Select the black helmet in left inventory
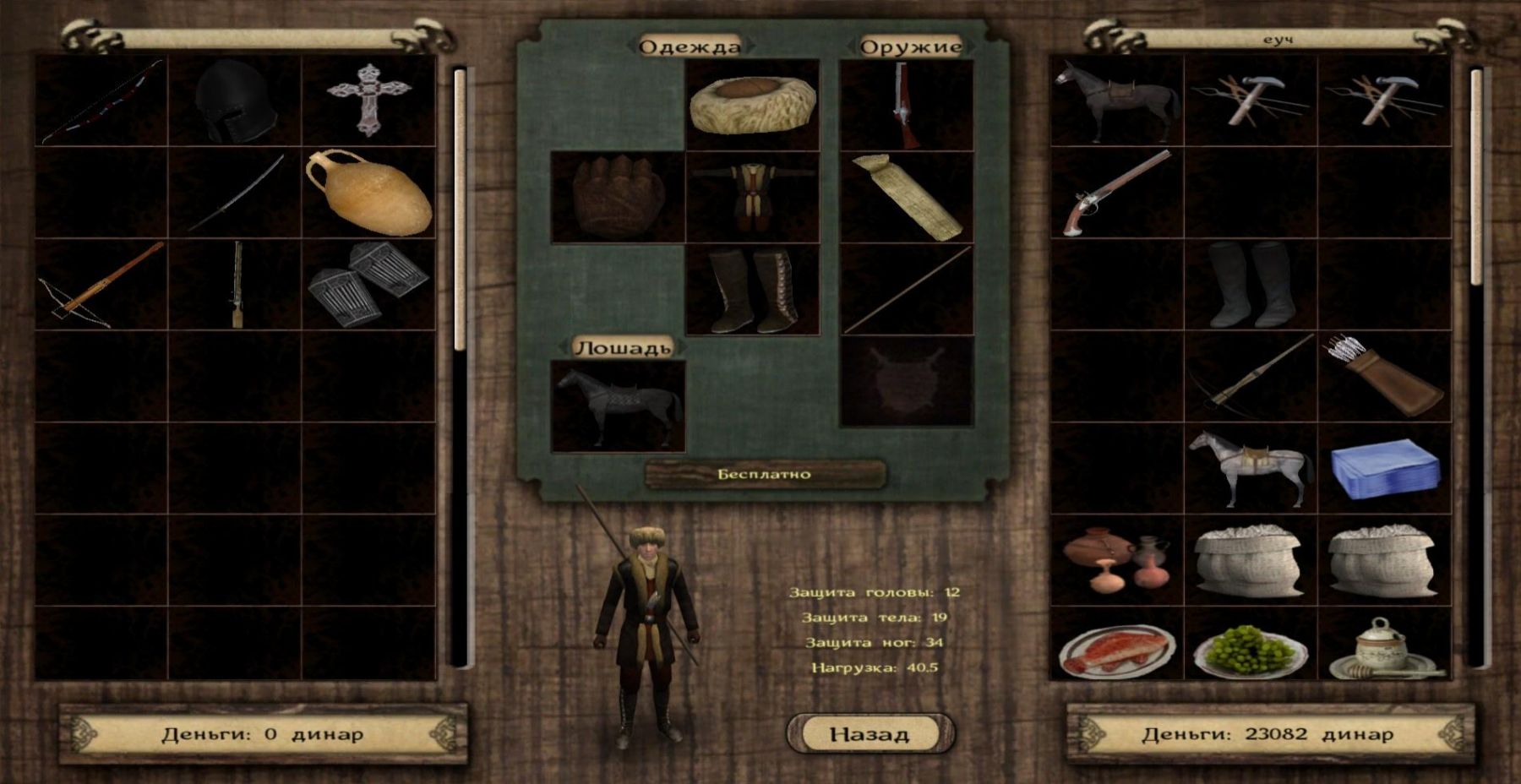 (234, 101)
